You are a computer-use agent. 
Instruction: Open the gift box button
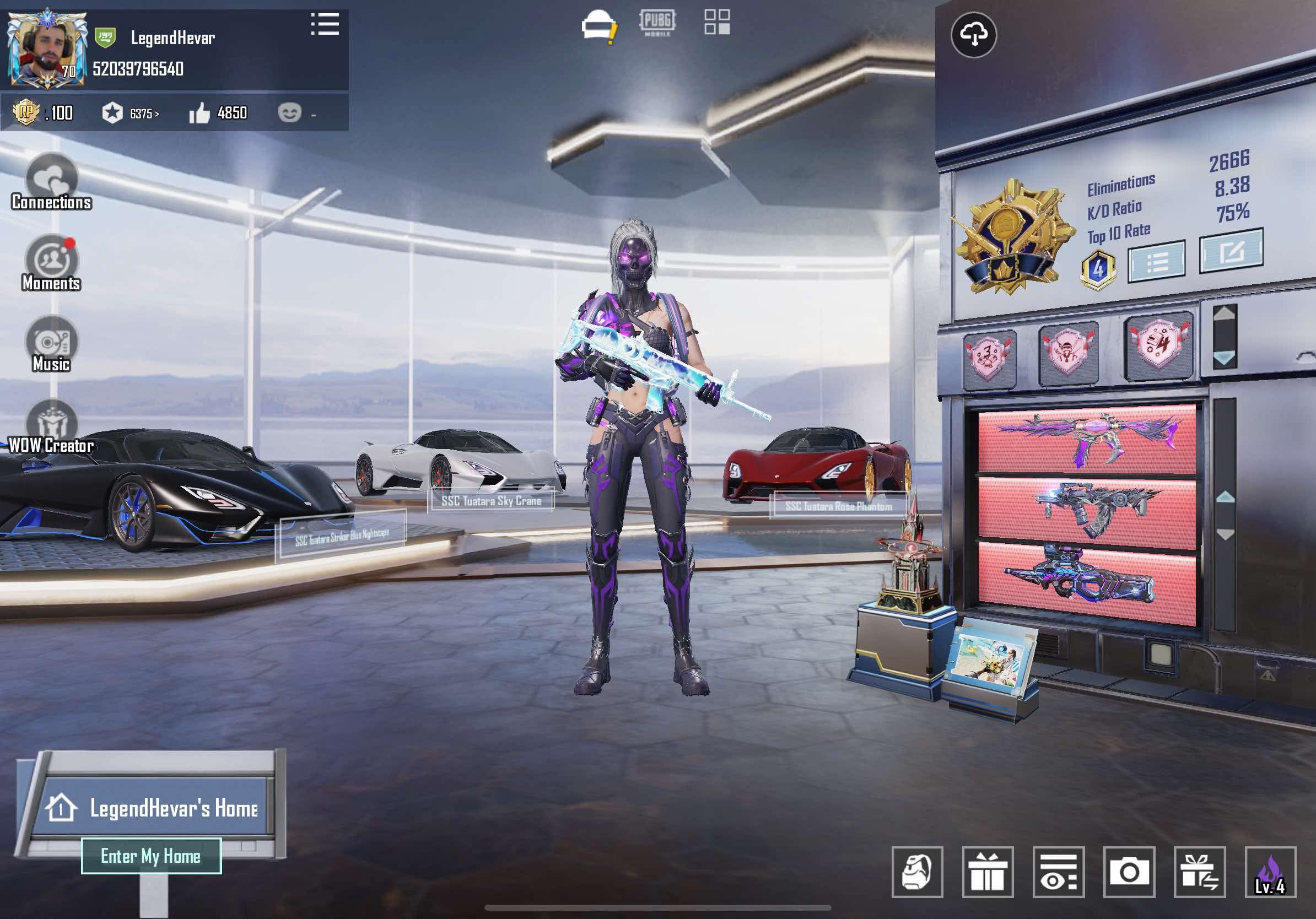point(988,872)
